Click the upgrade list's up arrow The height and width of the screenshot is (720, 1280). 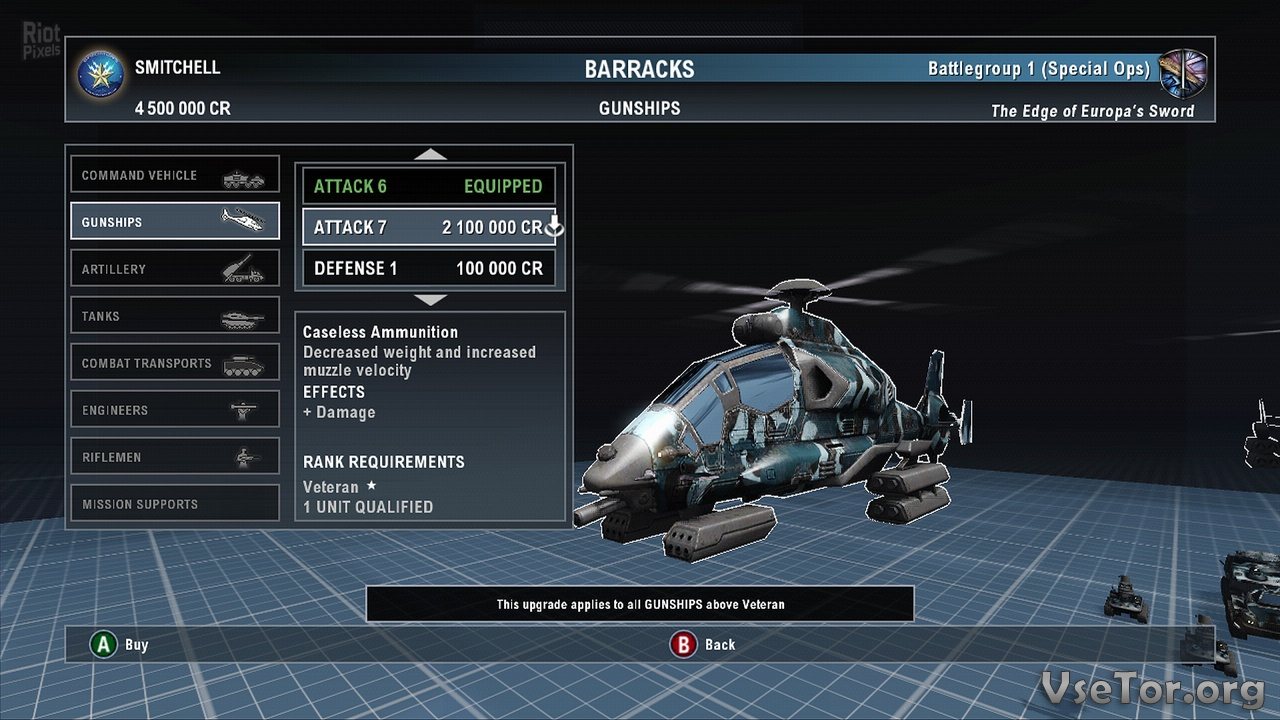(430, 154)
